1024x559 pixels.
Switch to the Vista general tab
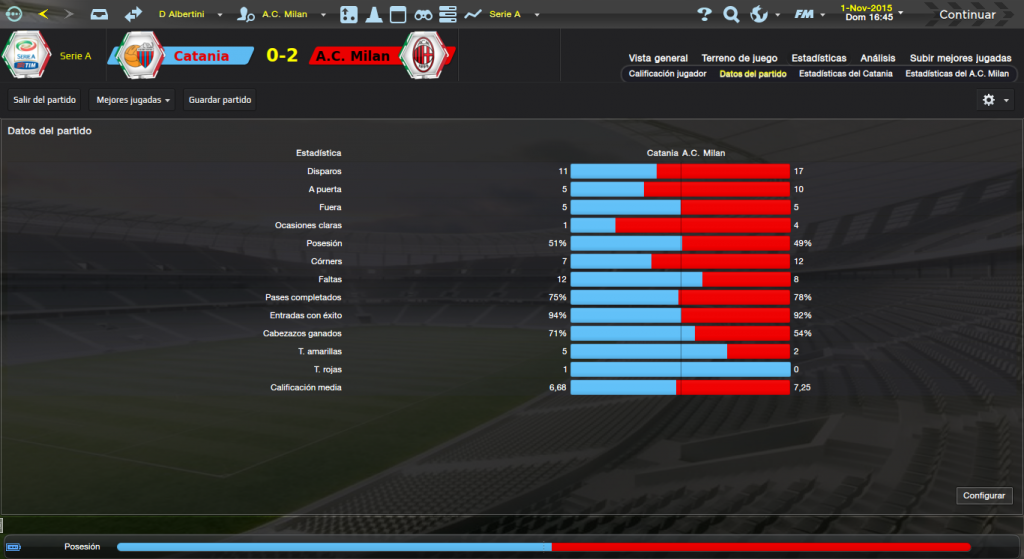point(658,58)
